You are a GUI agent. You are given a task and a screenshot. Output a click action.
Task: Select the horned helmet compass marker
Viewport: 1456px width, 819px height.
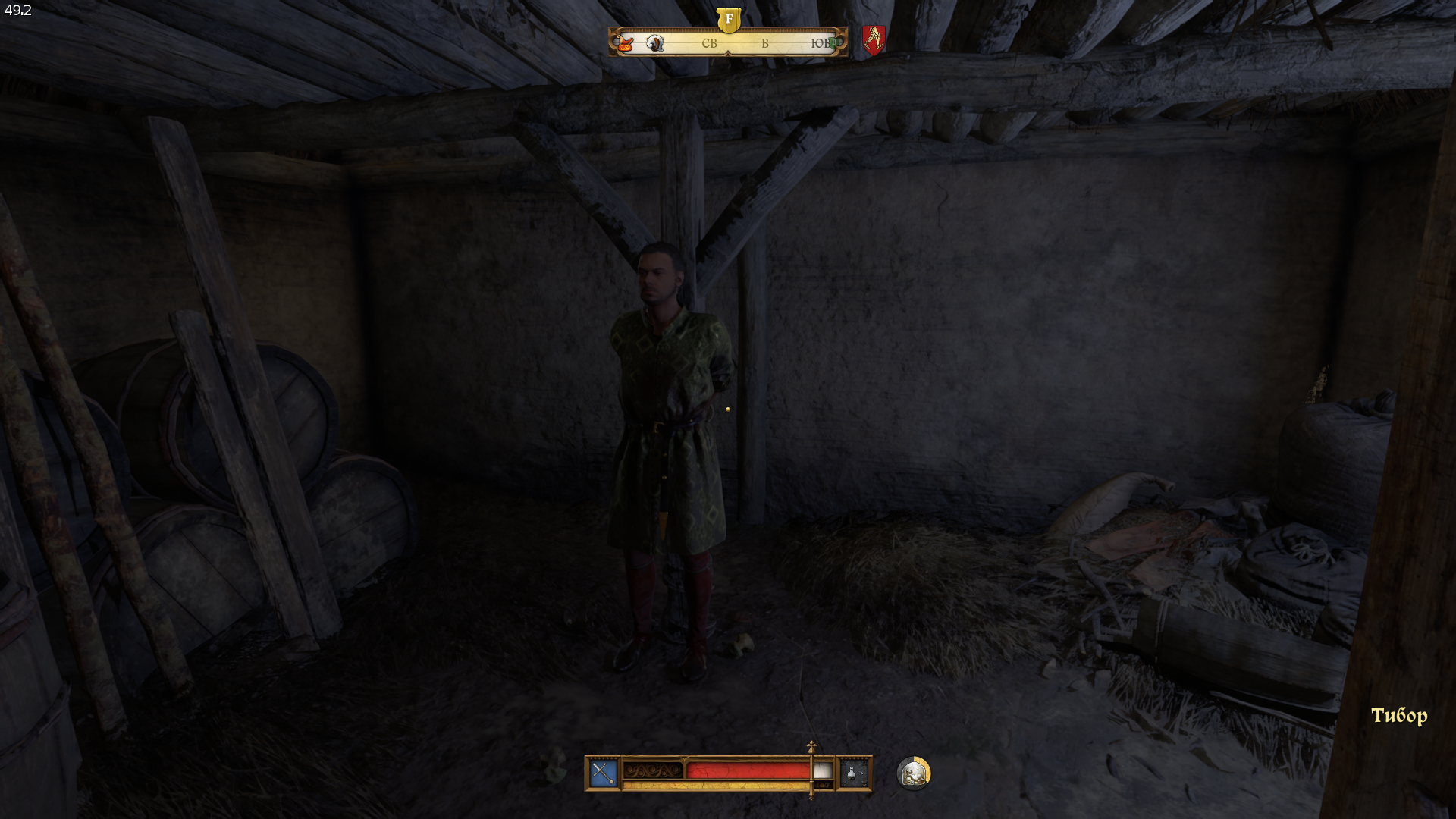(x=655, y=43)
